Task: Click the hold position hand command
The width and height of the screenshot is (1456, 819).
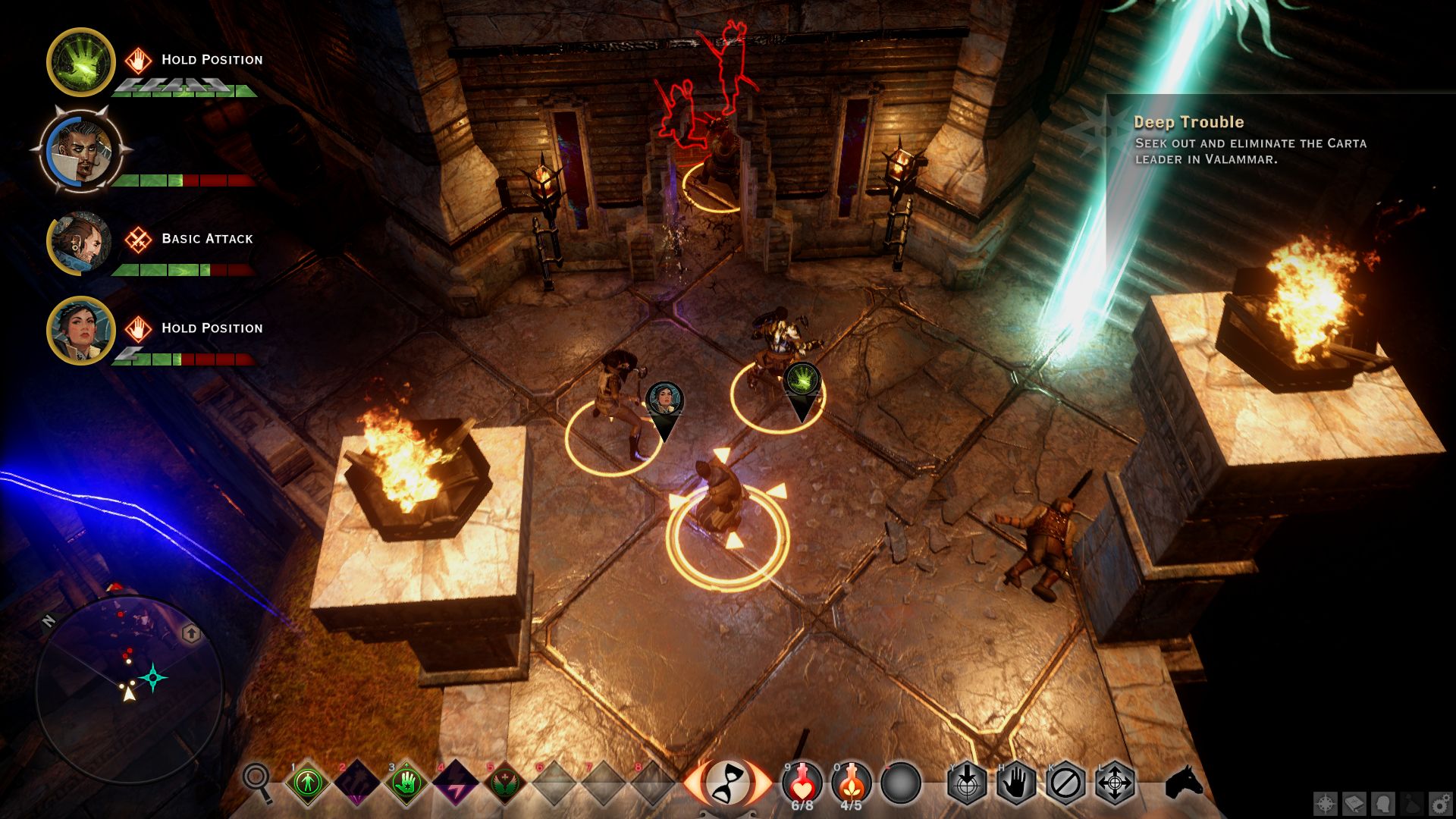Action: tap(1016, 783)
